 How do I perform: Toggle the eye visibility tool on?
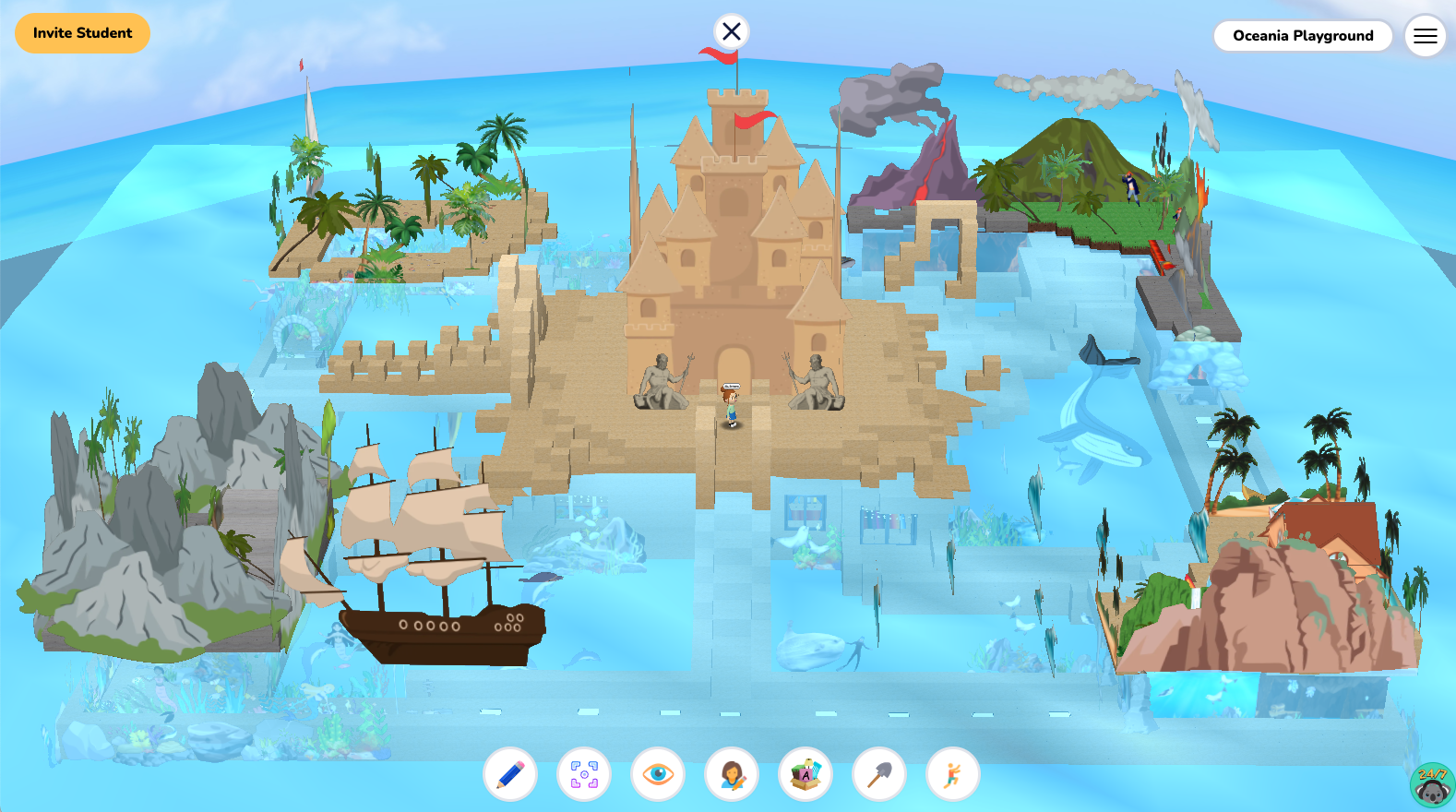657,775
